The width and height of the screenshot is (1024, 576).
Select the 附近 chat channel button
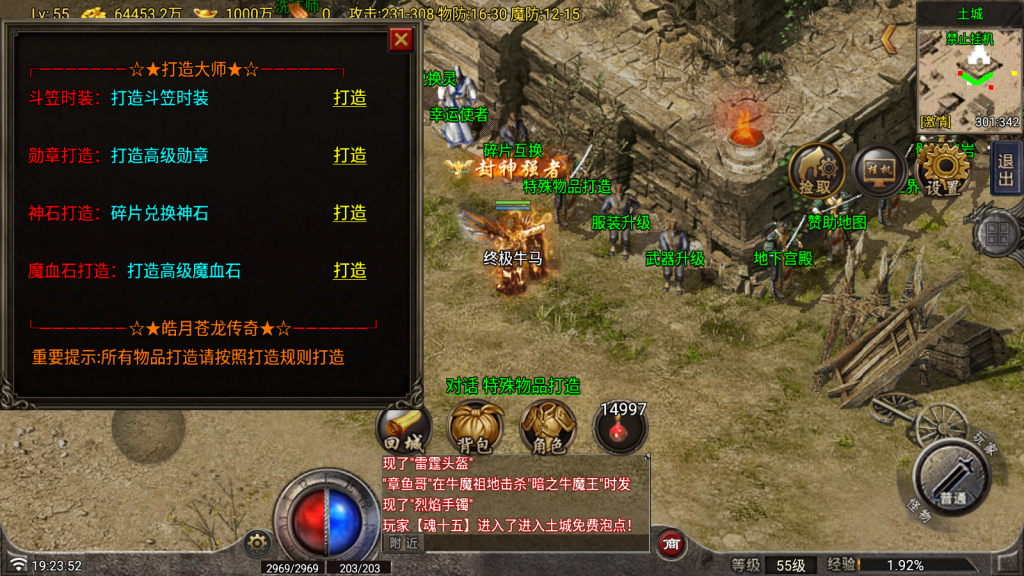404,543
